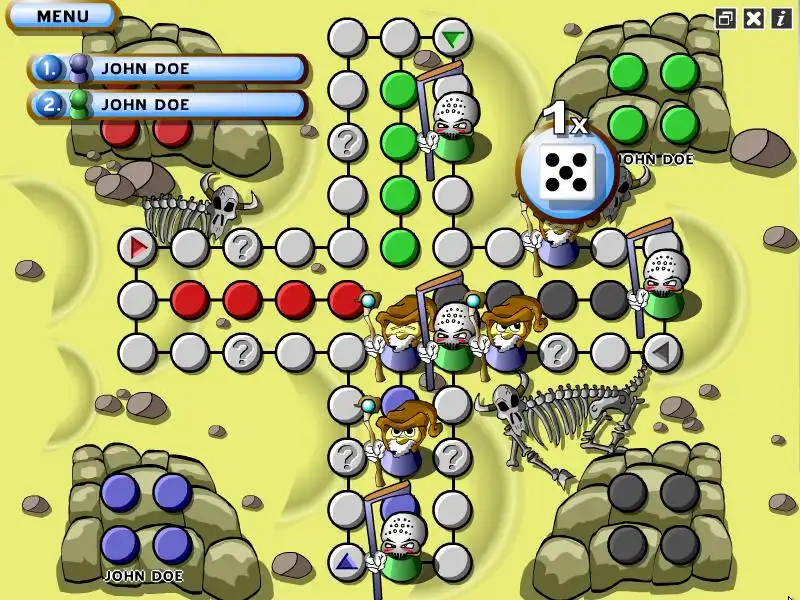
Task: Select player 1 John Doe row
Action: [x=168, y=69]
